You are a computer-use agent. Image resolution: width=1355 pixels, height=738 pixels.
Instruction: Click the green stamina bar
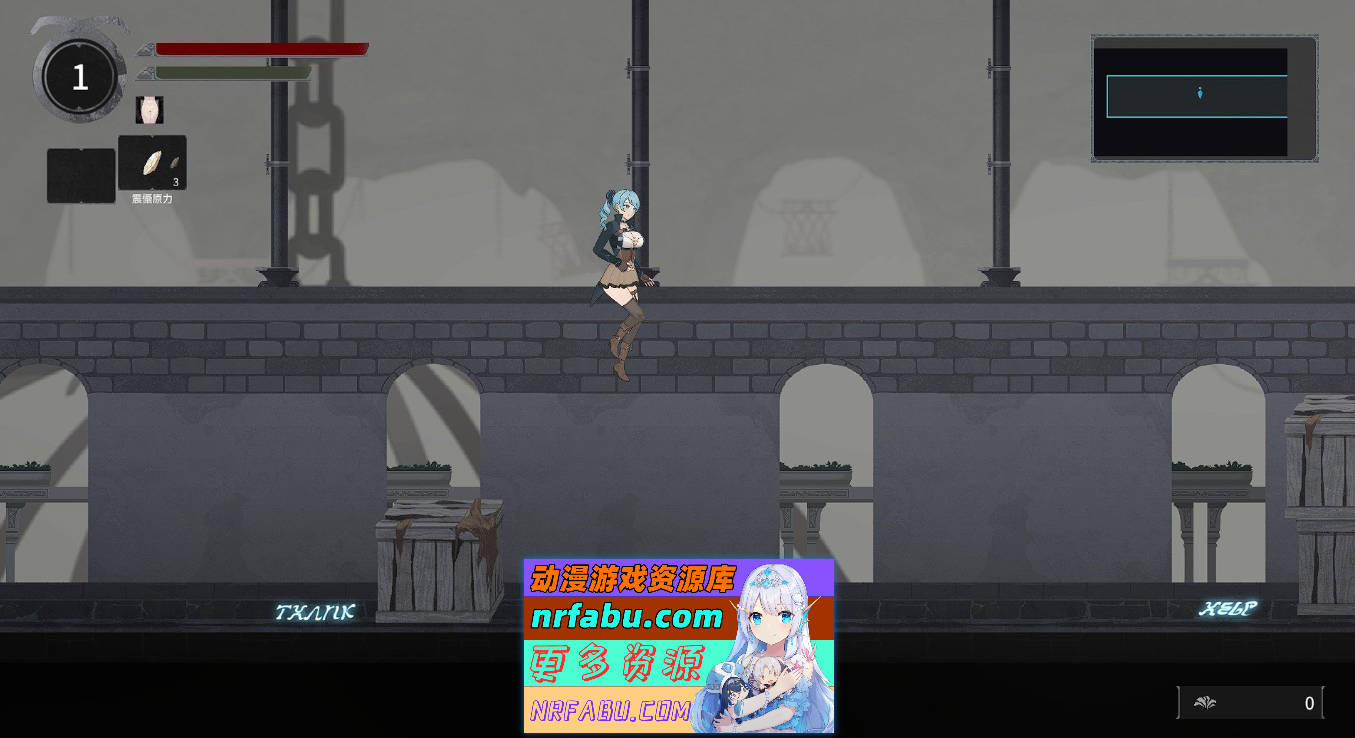[230, 72]
